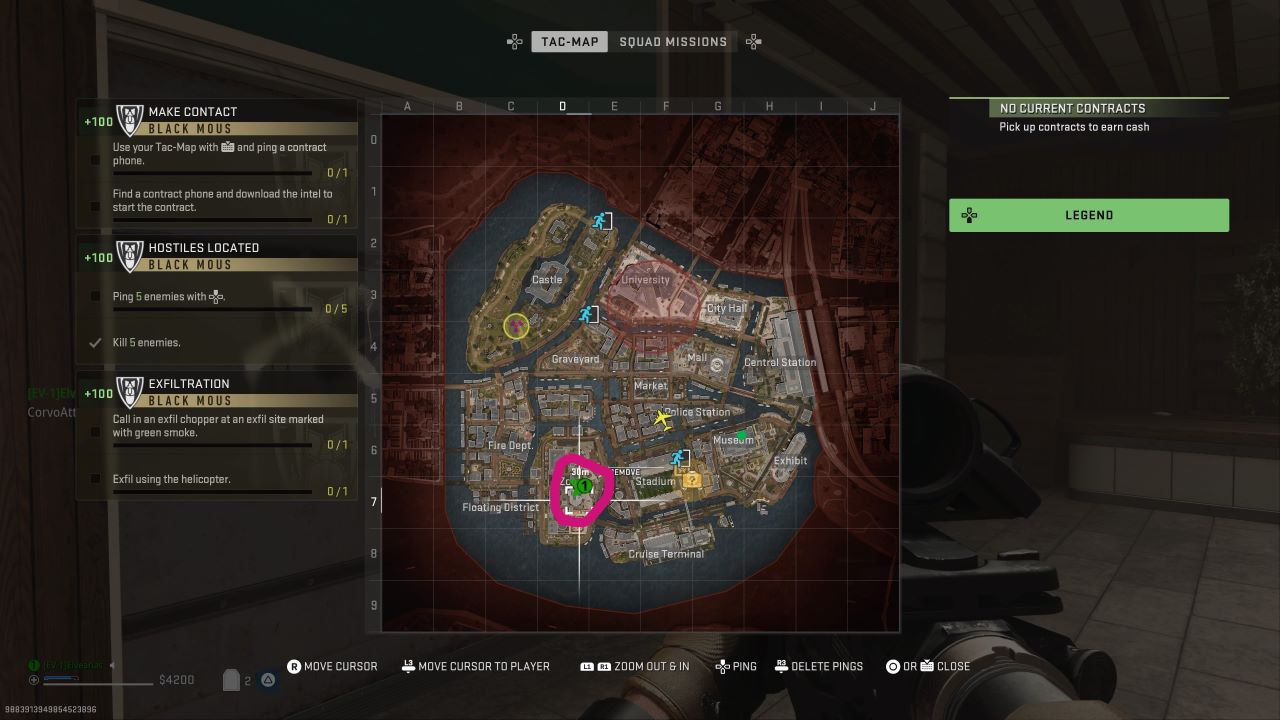Click the yellow buy station question mark near Stadium

pyautogui.click(x=692, y=482)
